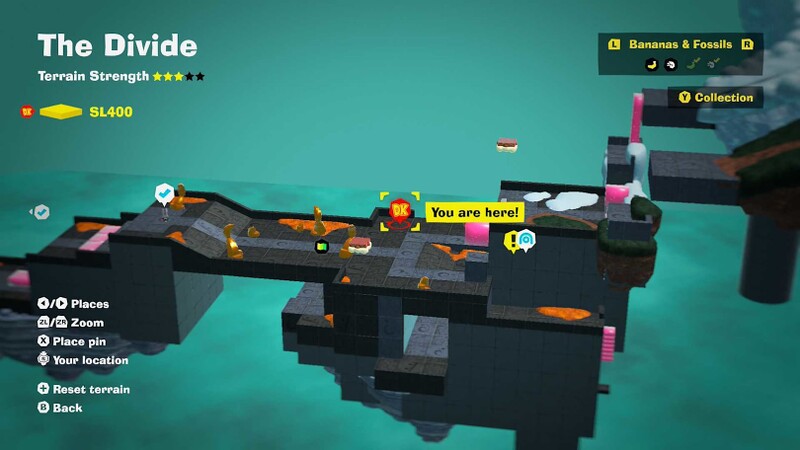Screen dimensions: 800x450
Task: Select the green square map marker
Action: pos(322,246)
